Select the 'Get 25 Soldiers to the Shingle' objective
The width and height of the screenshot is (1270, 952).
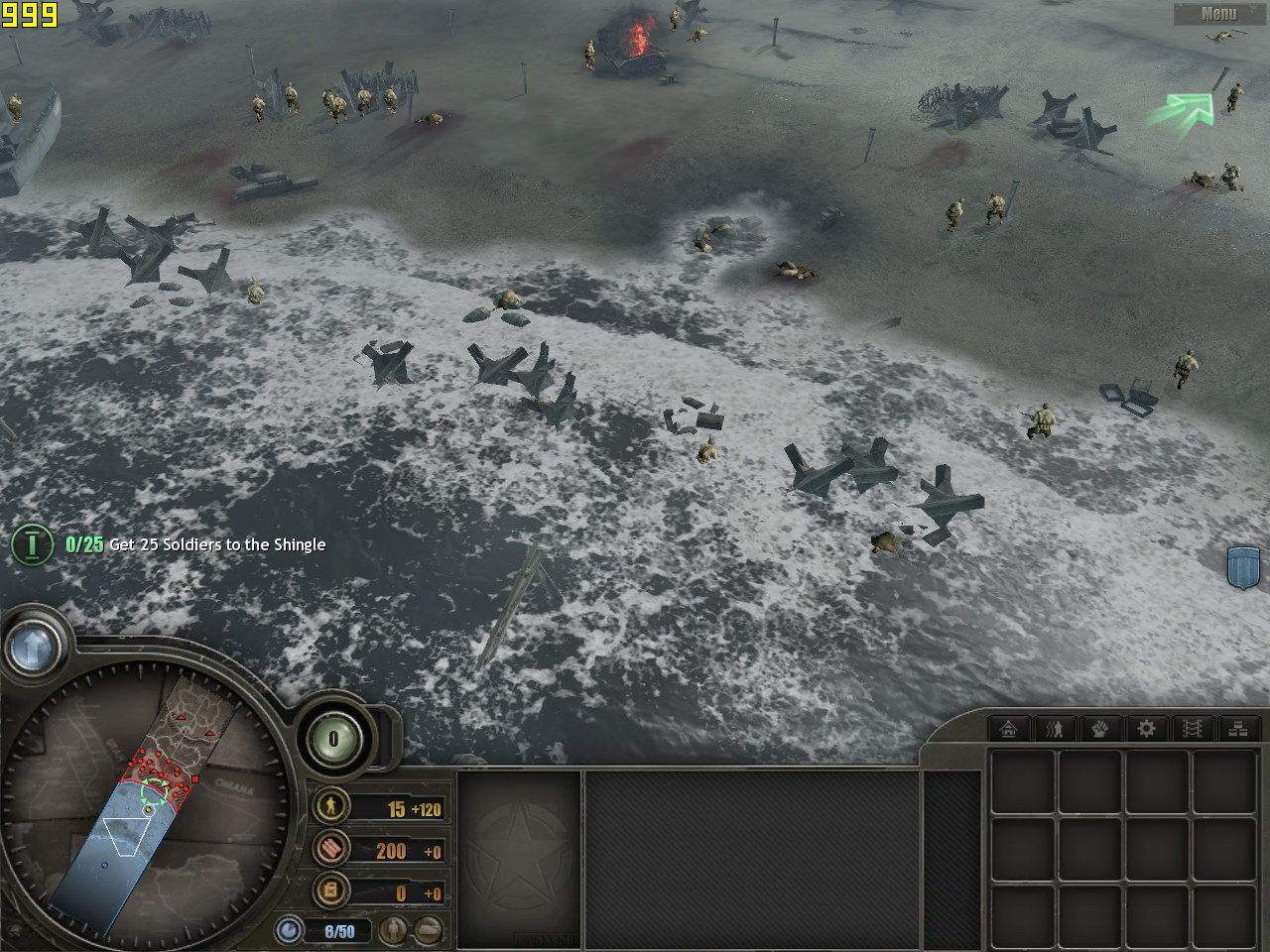coord(216,544)
